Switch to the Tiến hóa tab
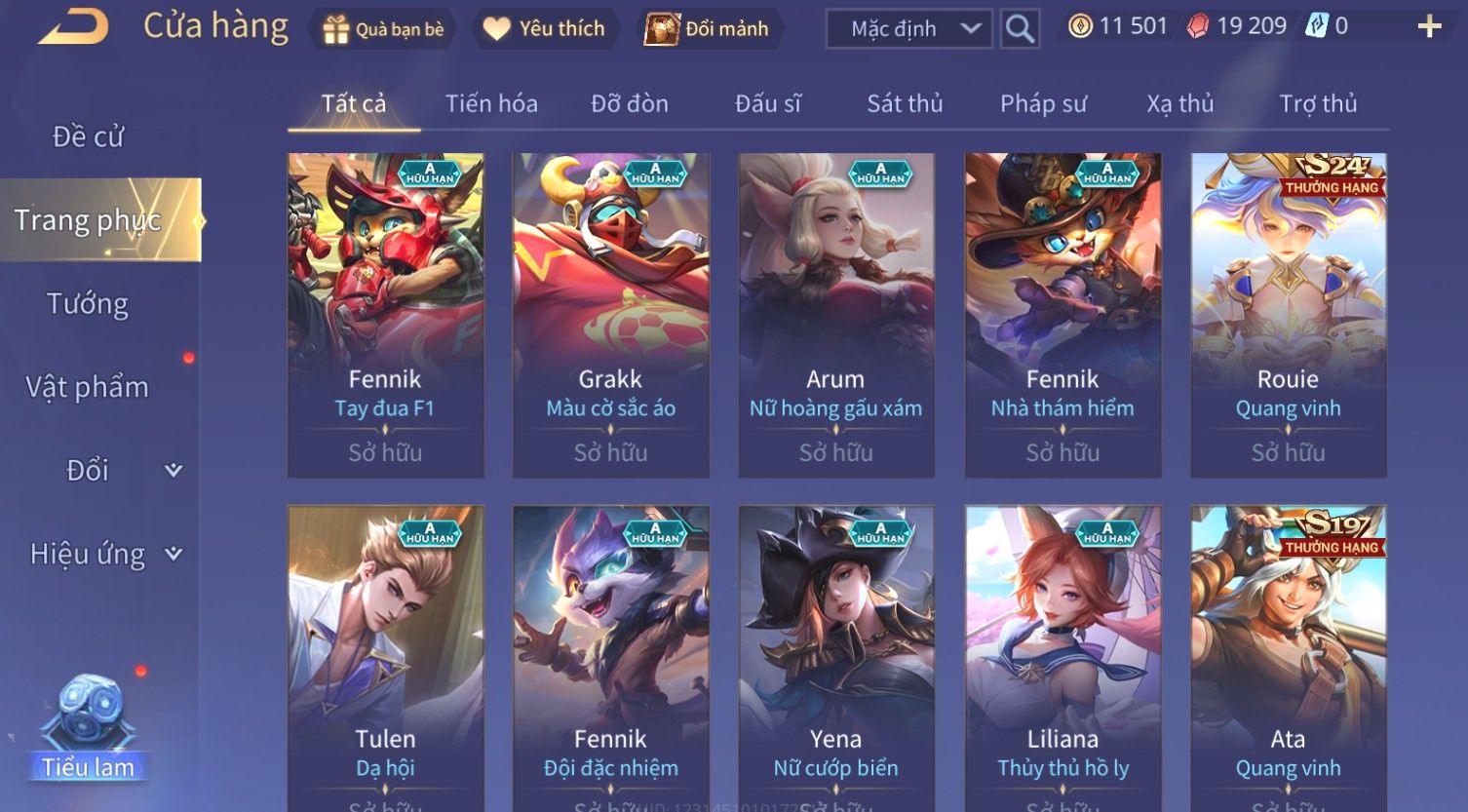Screen dimensions: 1468x812 click(x=491, y=103)
